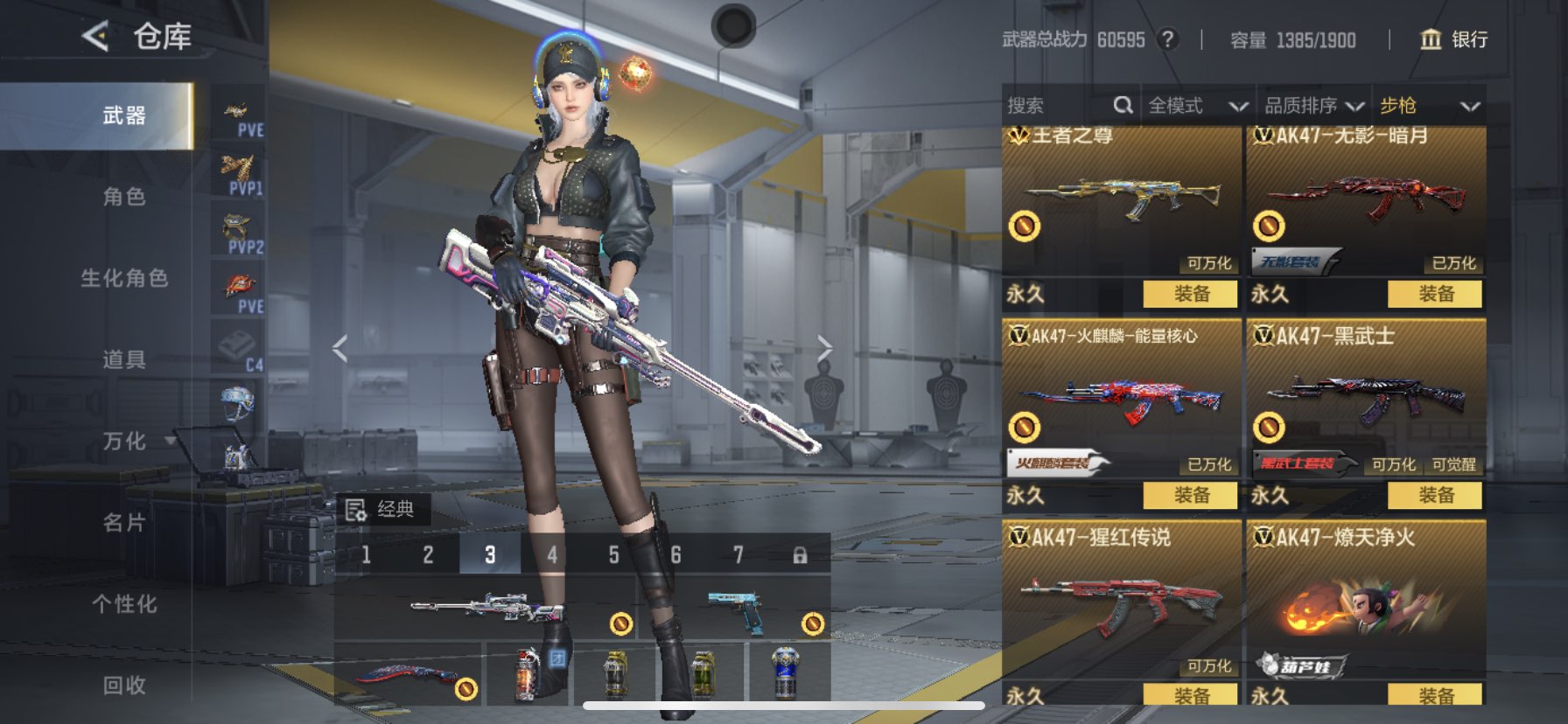Click the 搜索 search field

(x=1054, y=106)
